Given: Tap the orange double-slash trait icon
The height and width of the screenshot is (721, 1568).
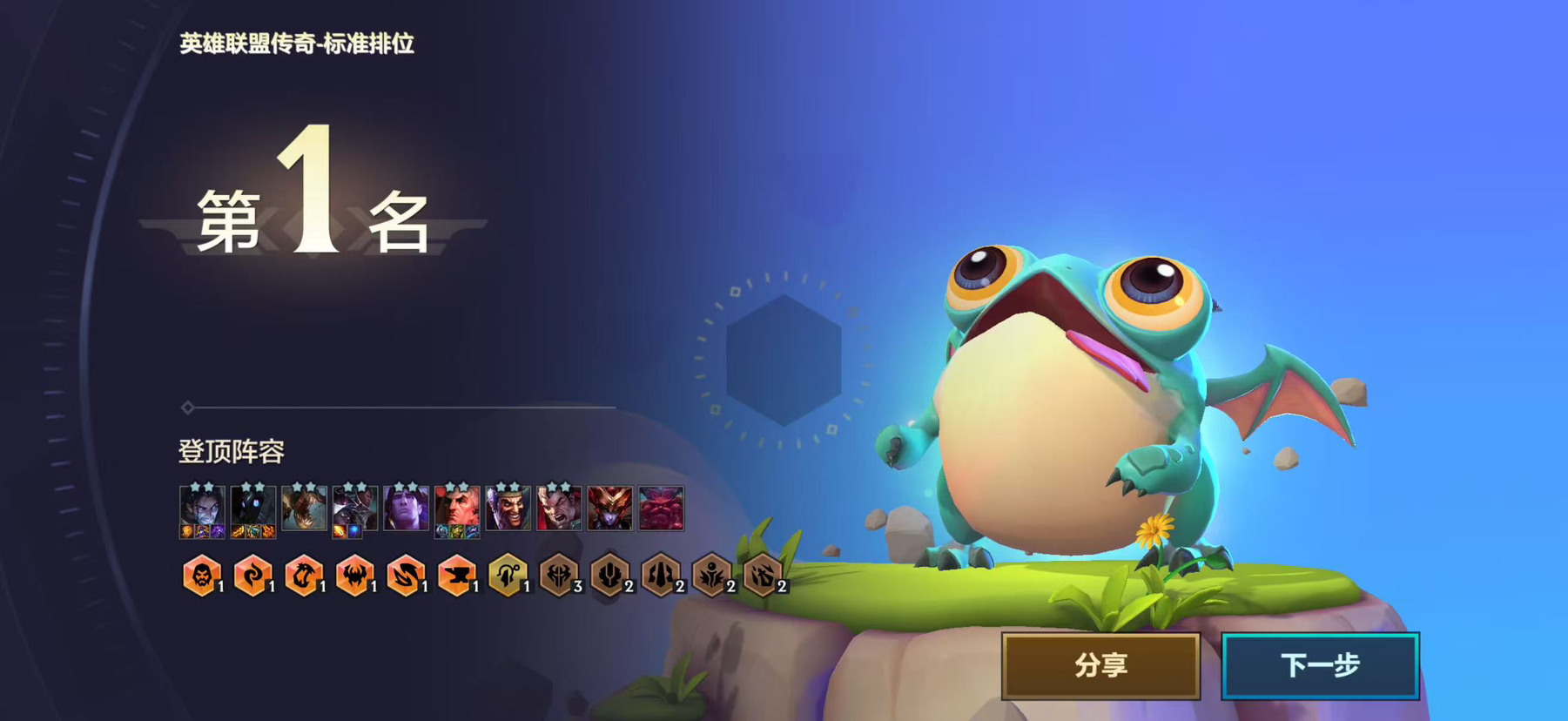Looking at the screenshot, I should [406, 576].
